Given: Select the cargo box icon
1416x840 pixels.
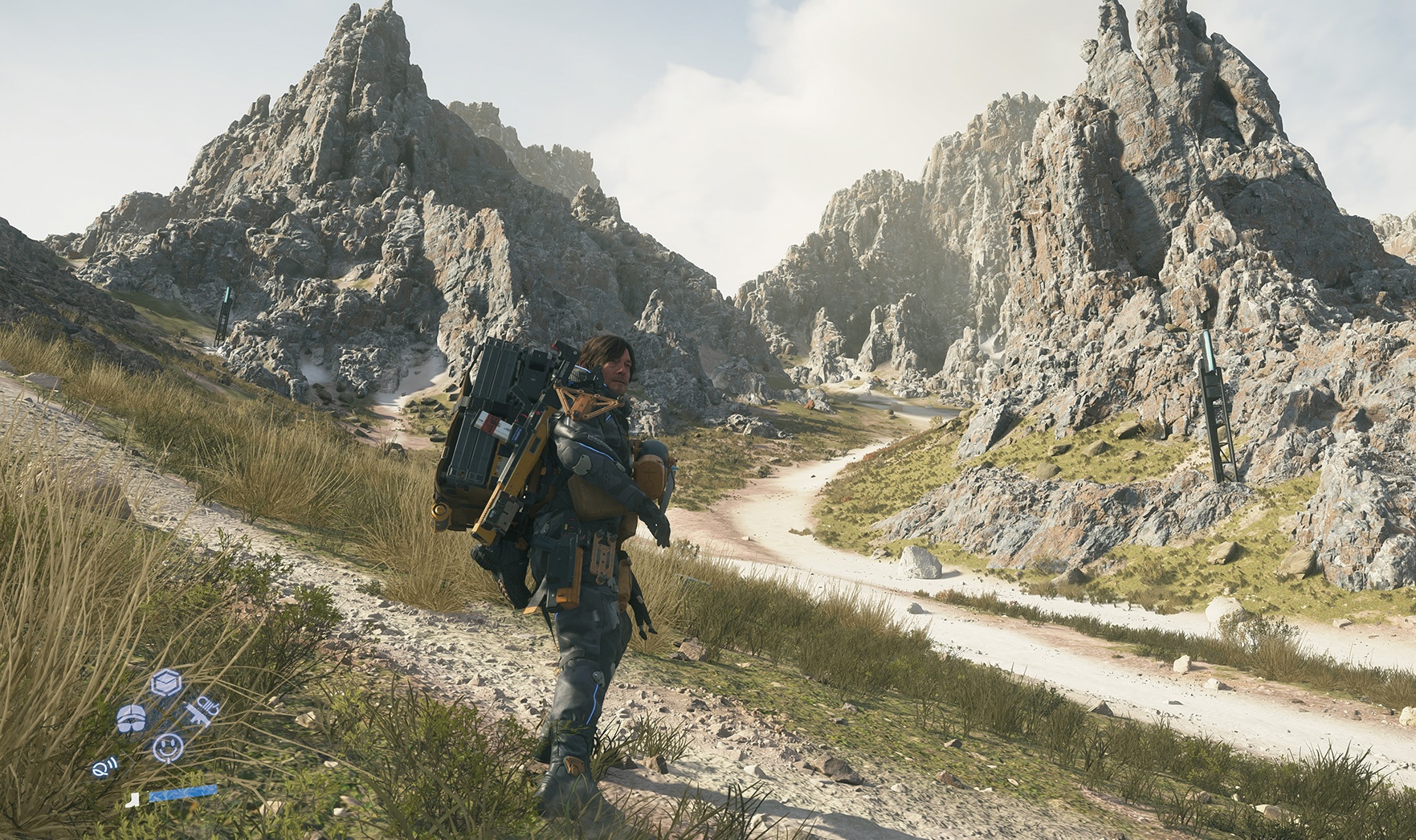Looking at the screenshot, I should (x=166, y=683).
